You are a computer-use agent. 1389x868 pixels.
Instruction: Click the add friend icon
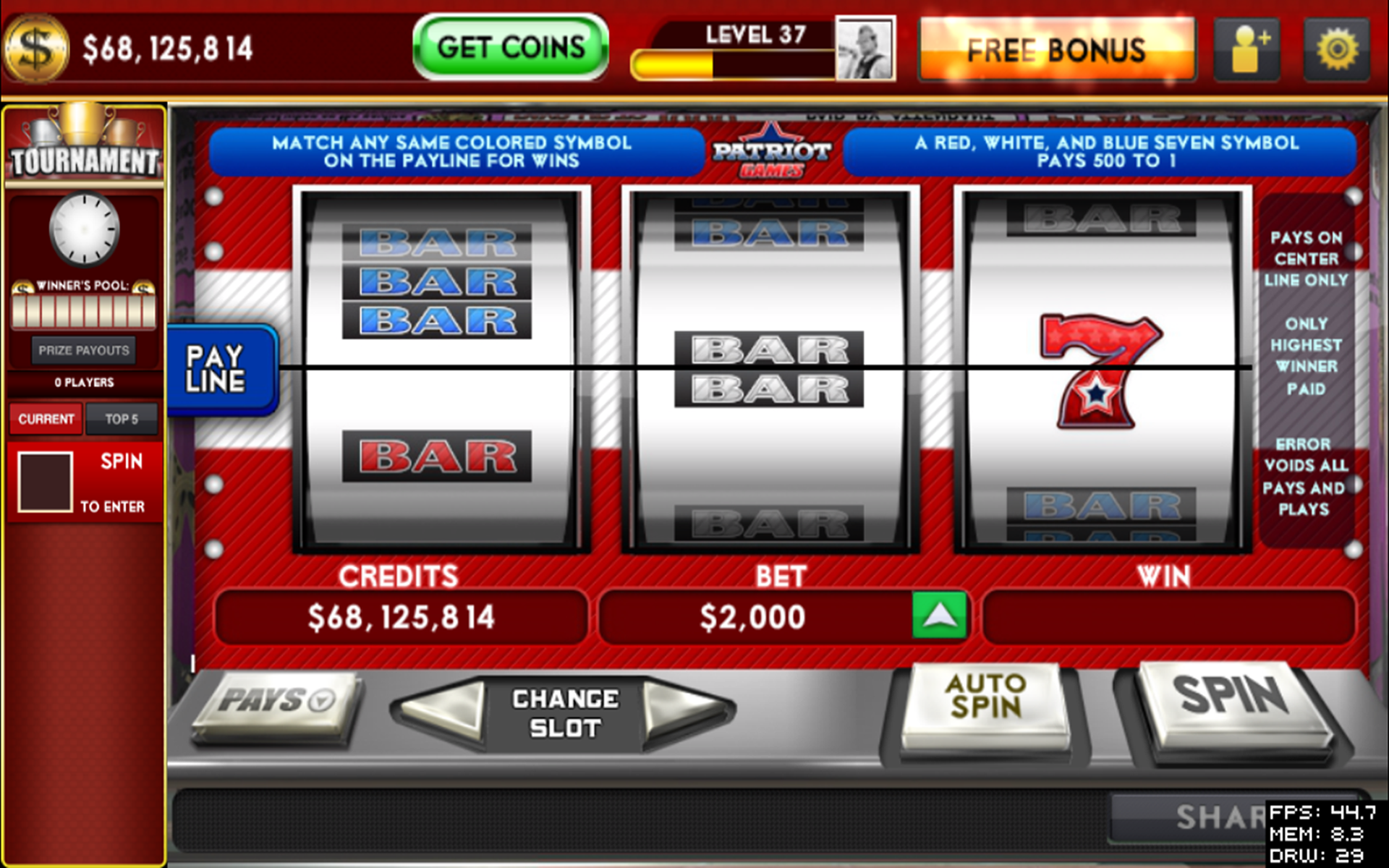[x=1246, y=48]
